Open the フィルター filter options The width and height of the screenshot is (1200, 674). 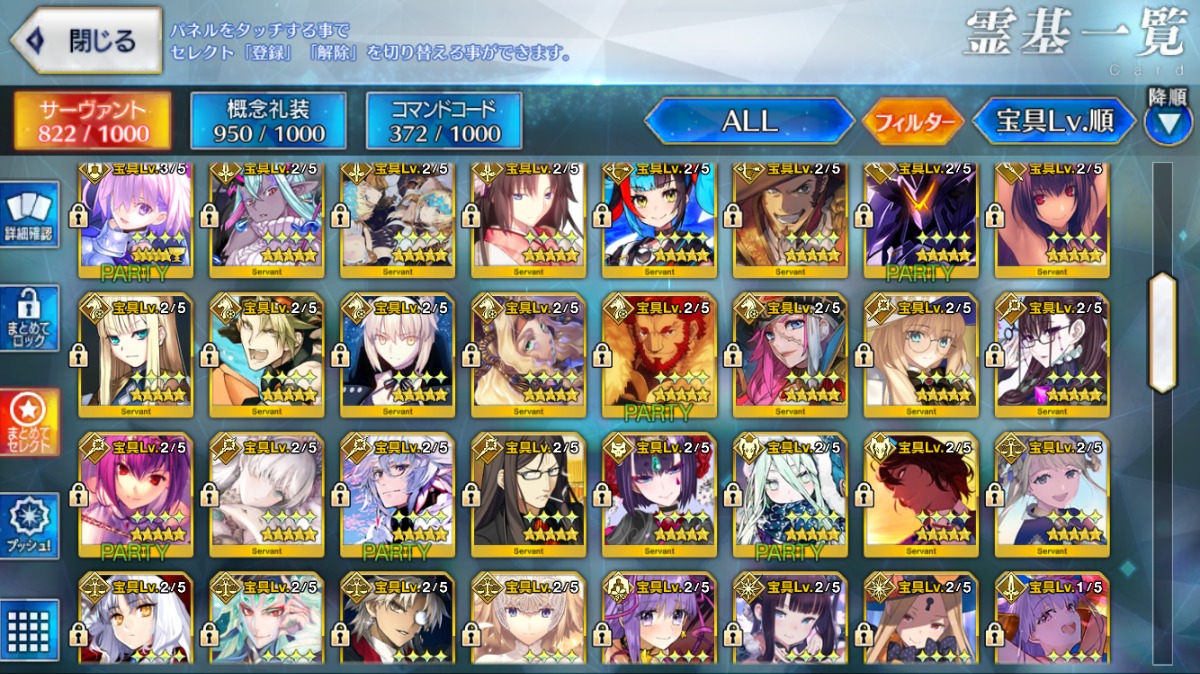[913, 122]
